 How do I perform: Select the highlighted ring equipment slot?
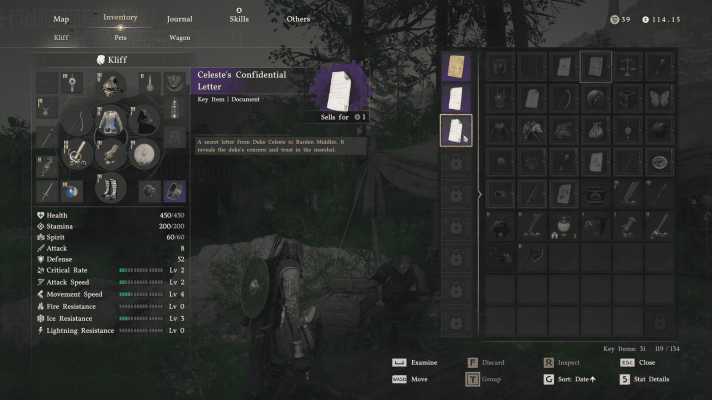point(174,190)
